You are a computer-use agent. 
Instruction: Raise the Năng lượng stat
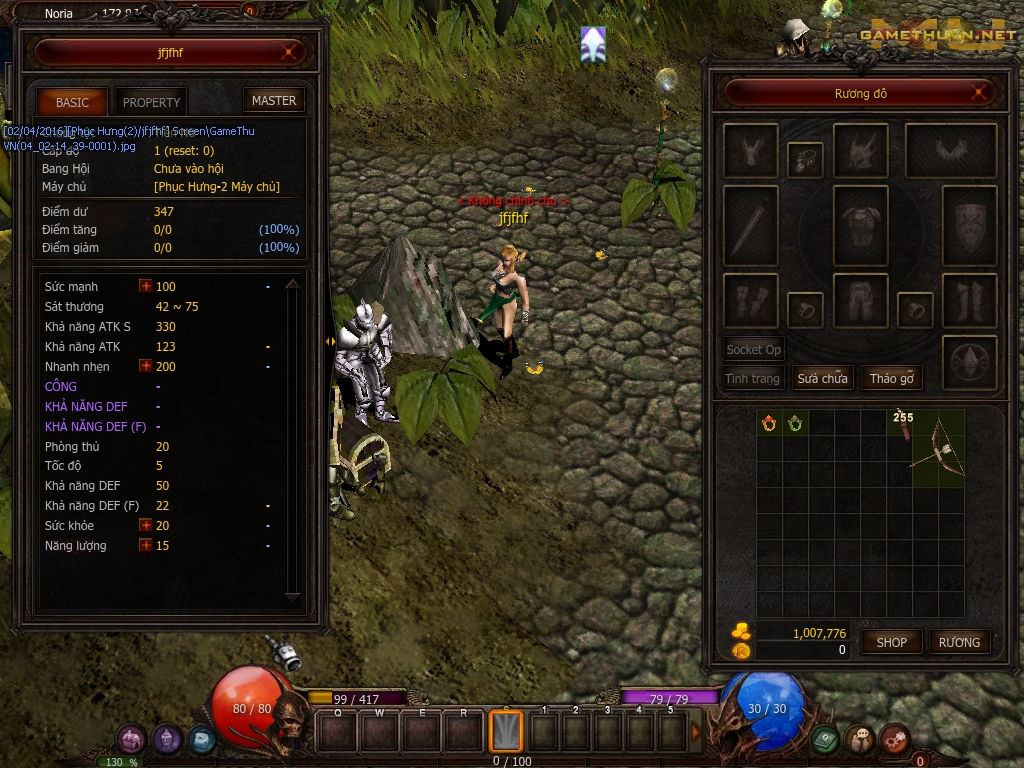146,546
